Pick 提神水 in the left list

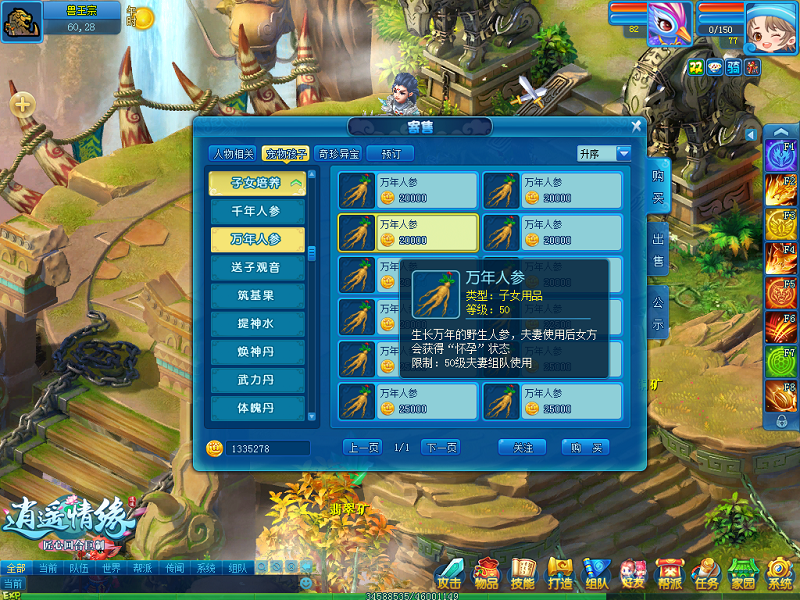(258, 324)
